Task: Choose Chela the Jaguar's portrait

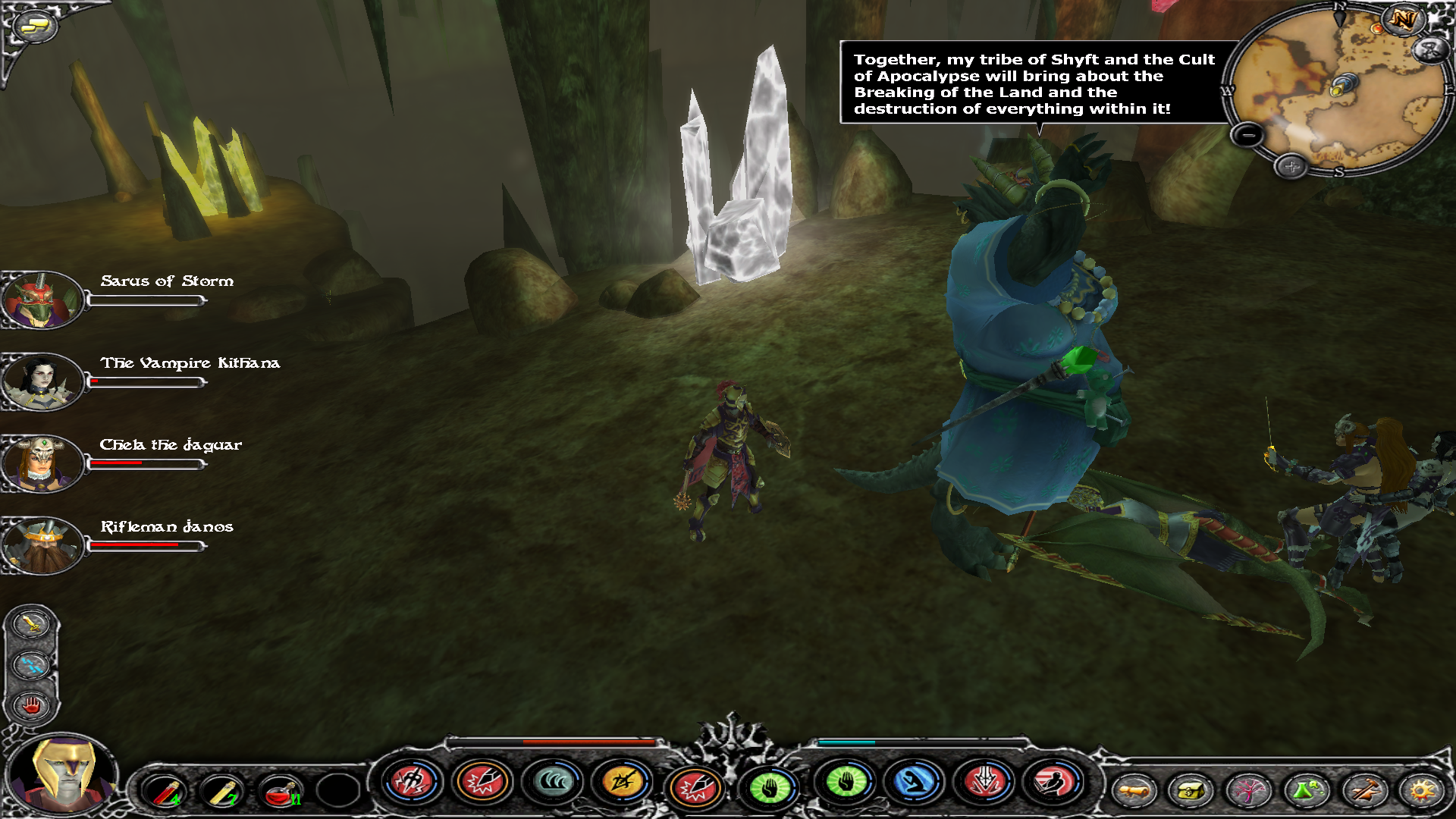Action: (x=42, y=463)
